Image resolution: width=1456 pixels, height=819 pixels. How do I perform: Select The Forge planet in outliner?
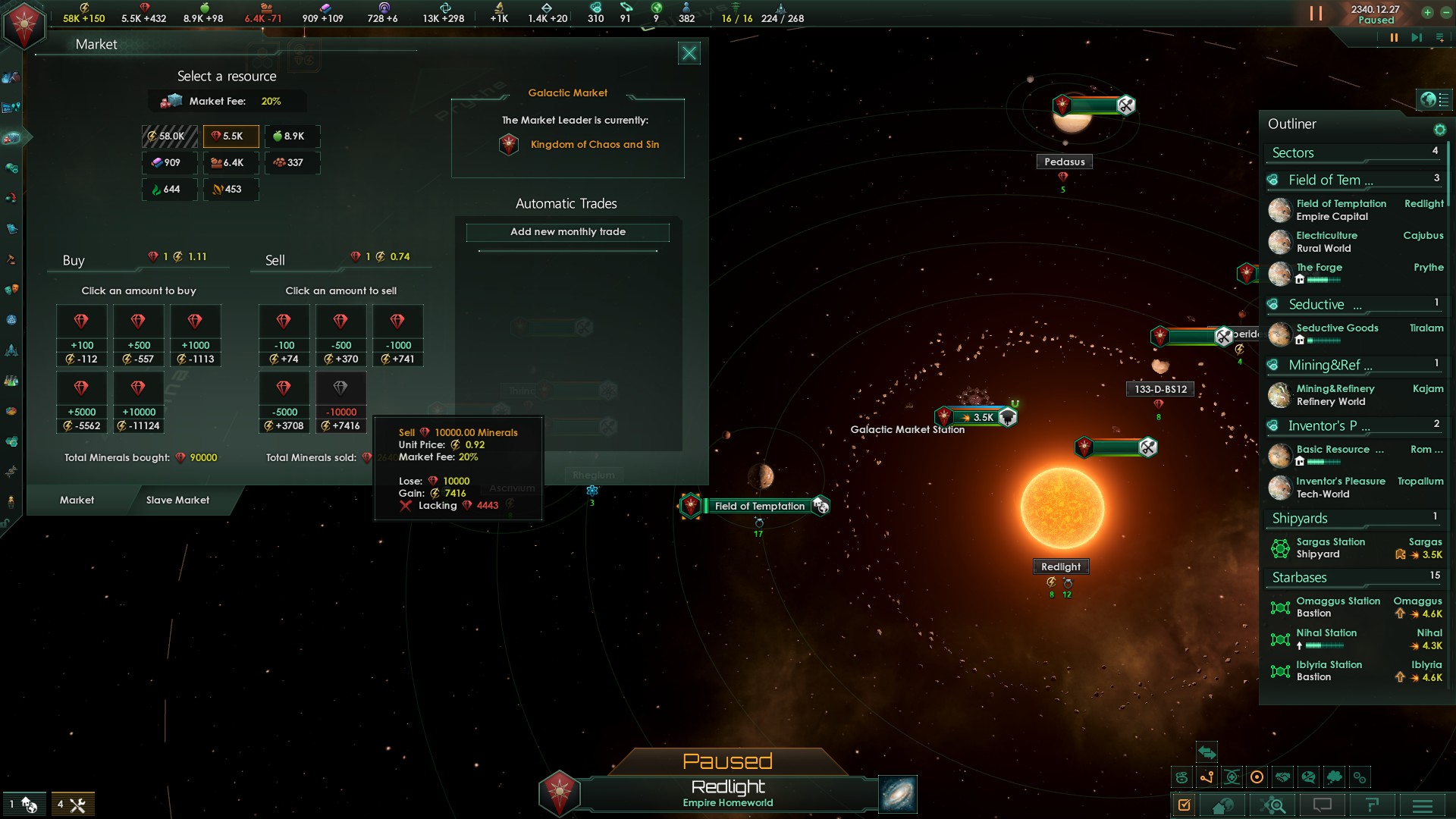(1319, 268)
